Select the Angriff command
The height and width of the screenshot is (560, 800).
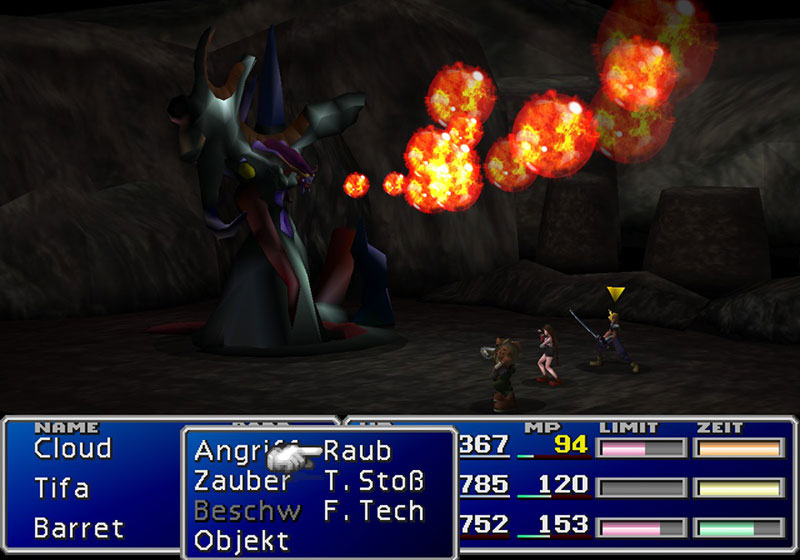click(x=232, y=451)
